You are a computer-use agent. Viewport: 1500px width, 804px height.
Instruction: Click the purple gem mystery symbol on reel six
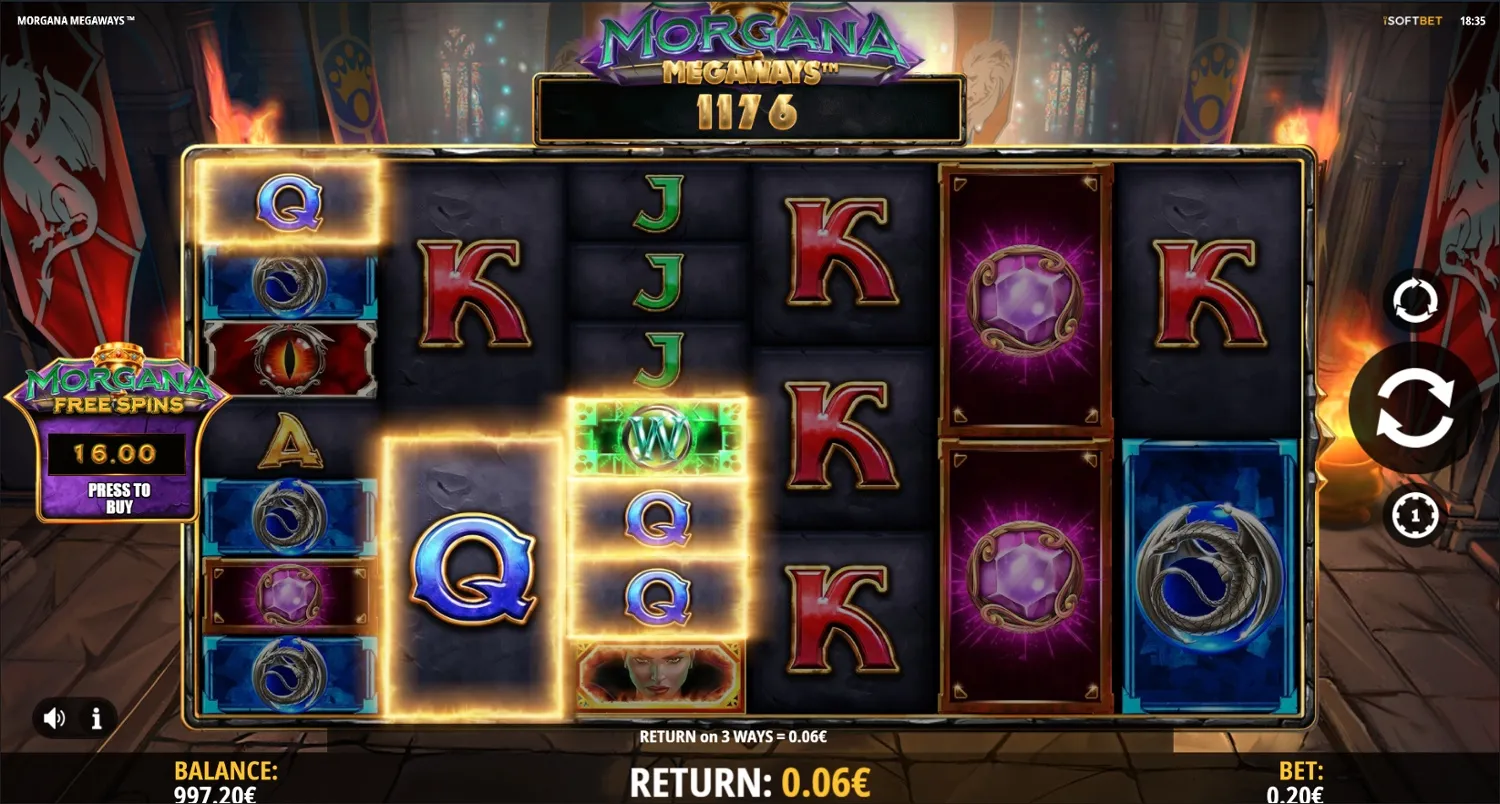[x=1023, y=300]
